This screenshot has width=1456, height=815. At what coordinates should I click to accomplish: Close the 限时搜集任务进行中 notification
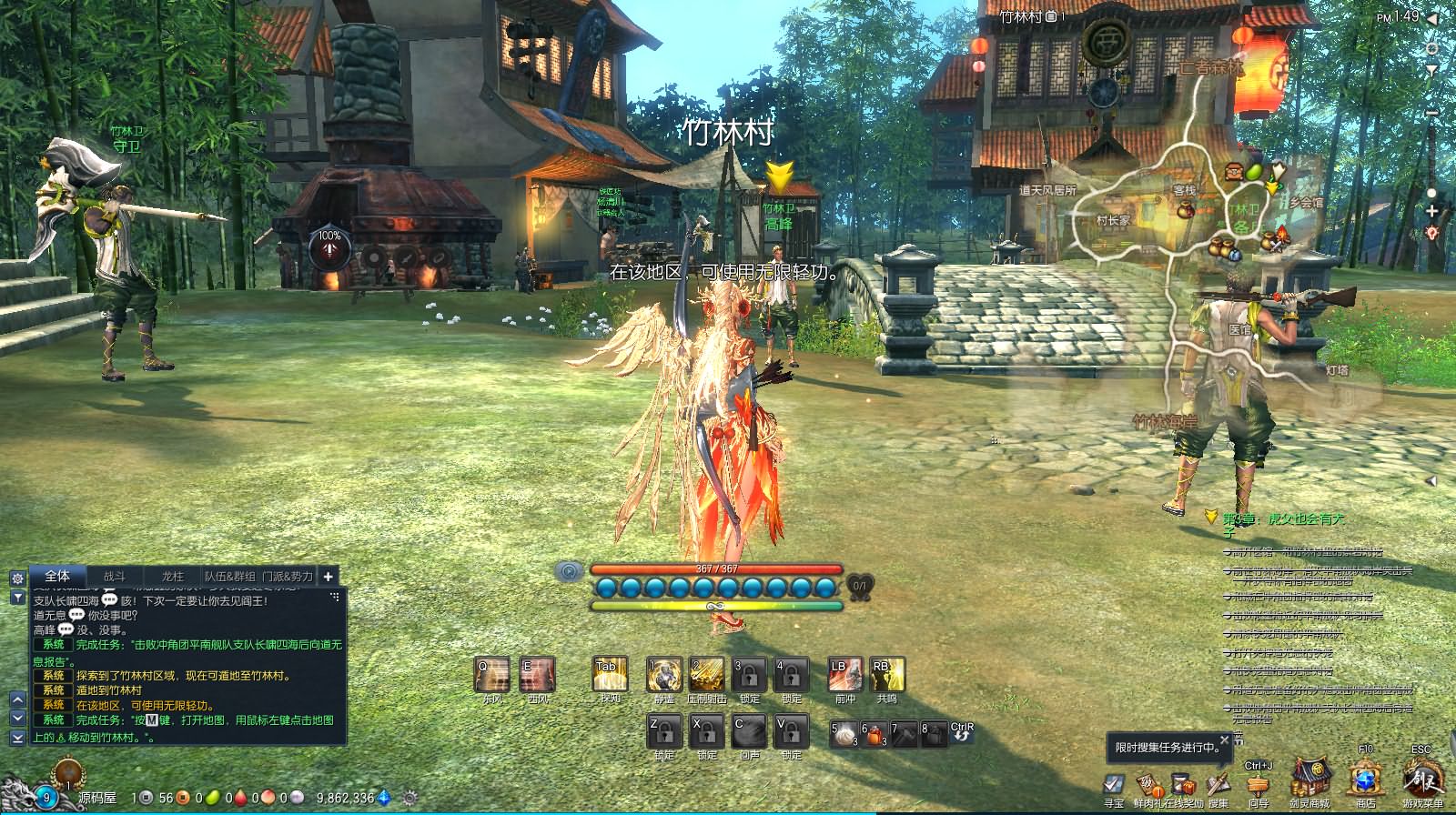1224,740
